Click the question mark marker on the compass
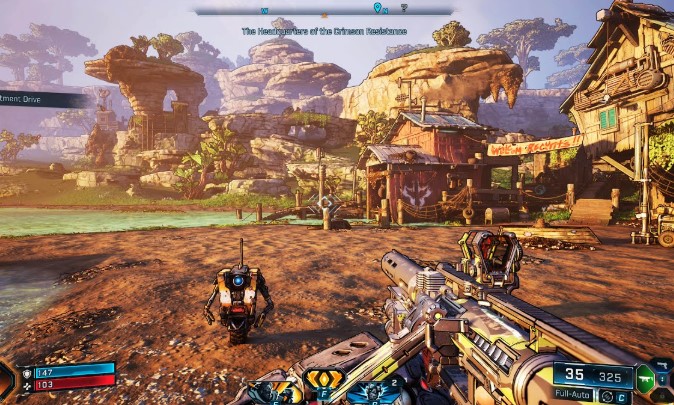The height and width of the screenshot is (405, 674). (x=404, y=8)
